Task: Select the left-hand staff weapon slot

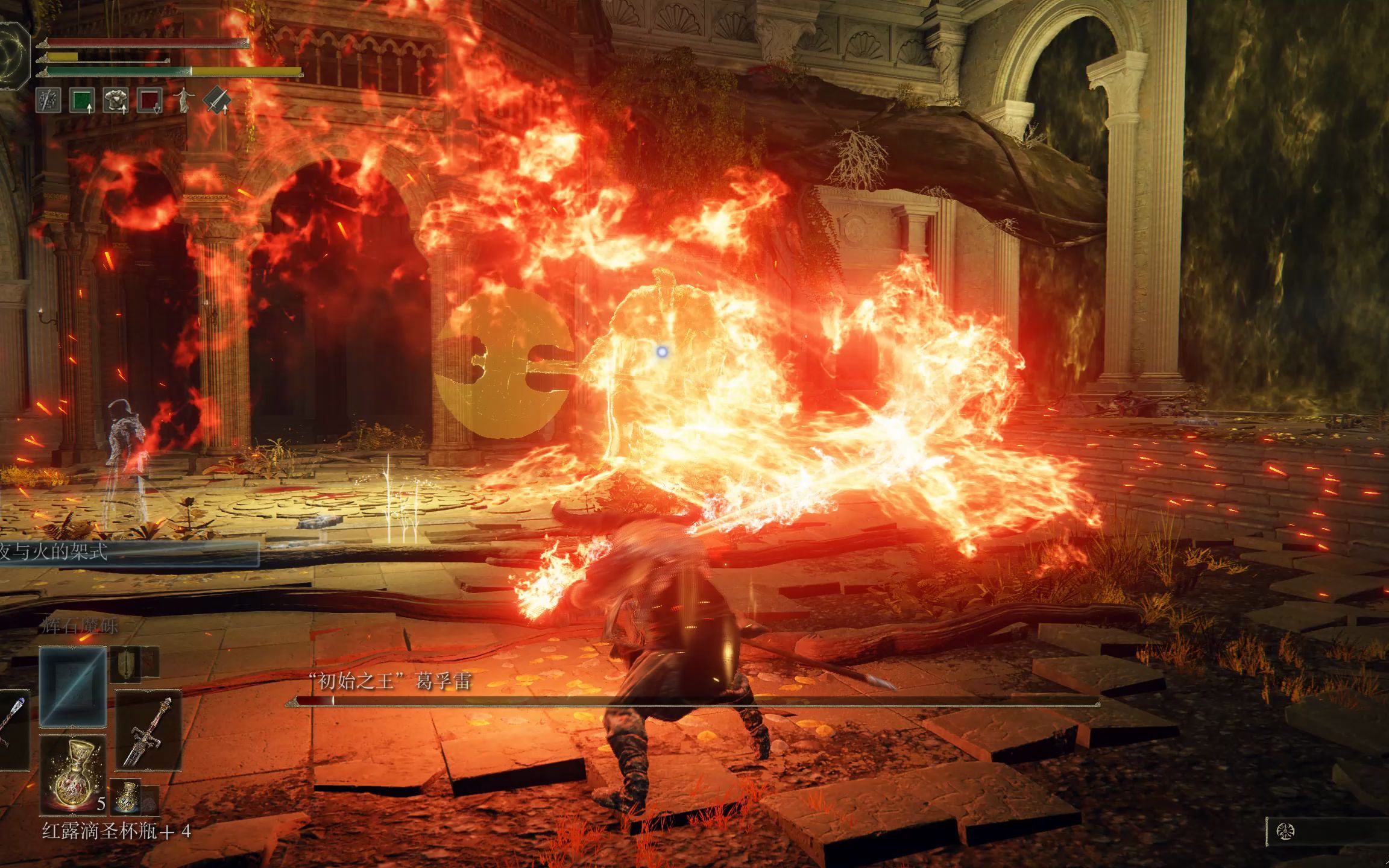Action: (12, 729)
